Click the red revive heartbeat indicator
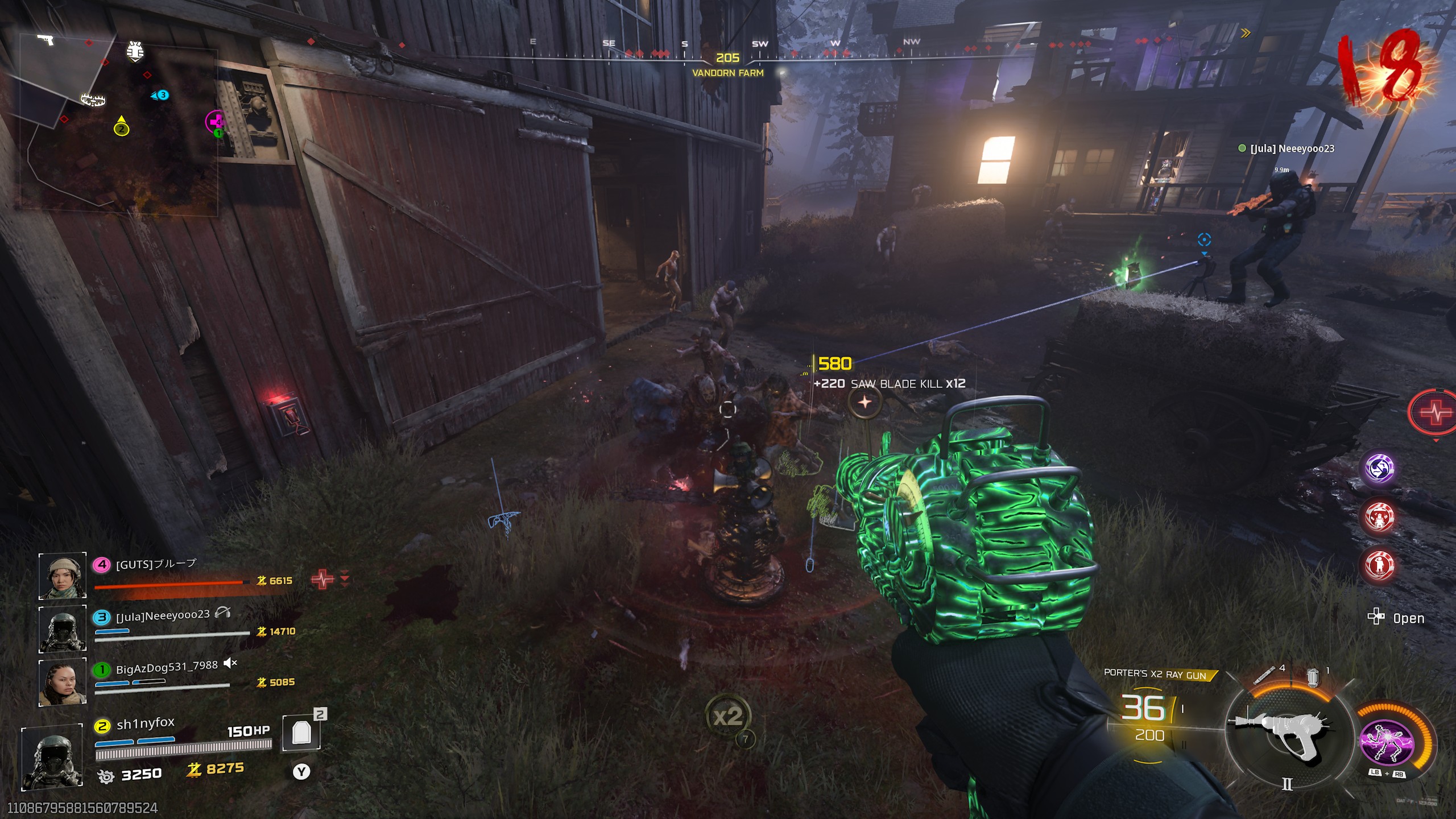This screenshot has height=819, width=1456. coord(1434,412)
